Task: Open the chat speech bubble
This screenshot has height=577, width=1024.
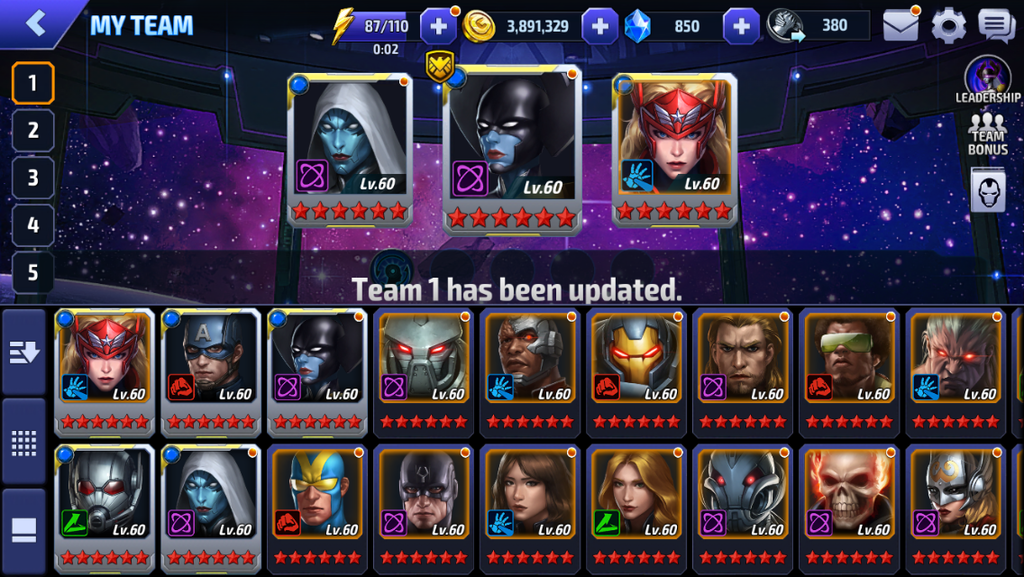Action: pos(996,26)
